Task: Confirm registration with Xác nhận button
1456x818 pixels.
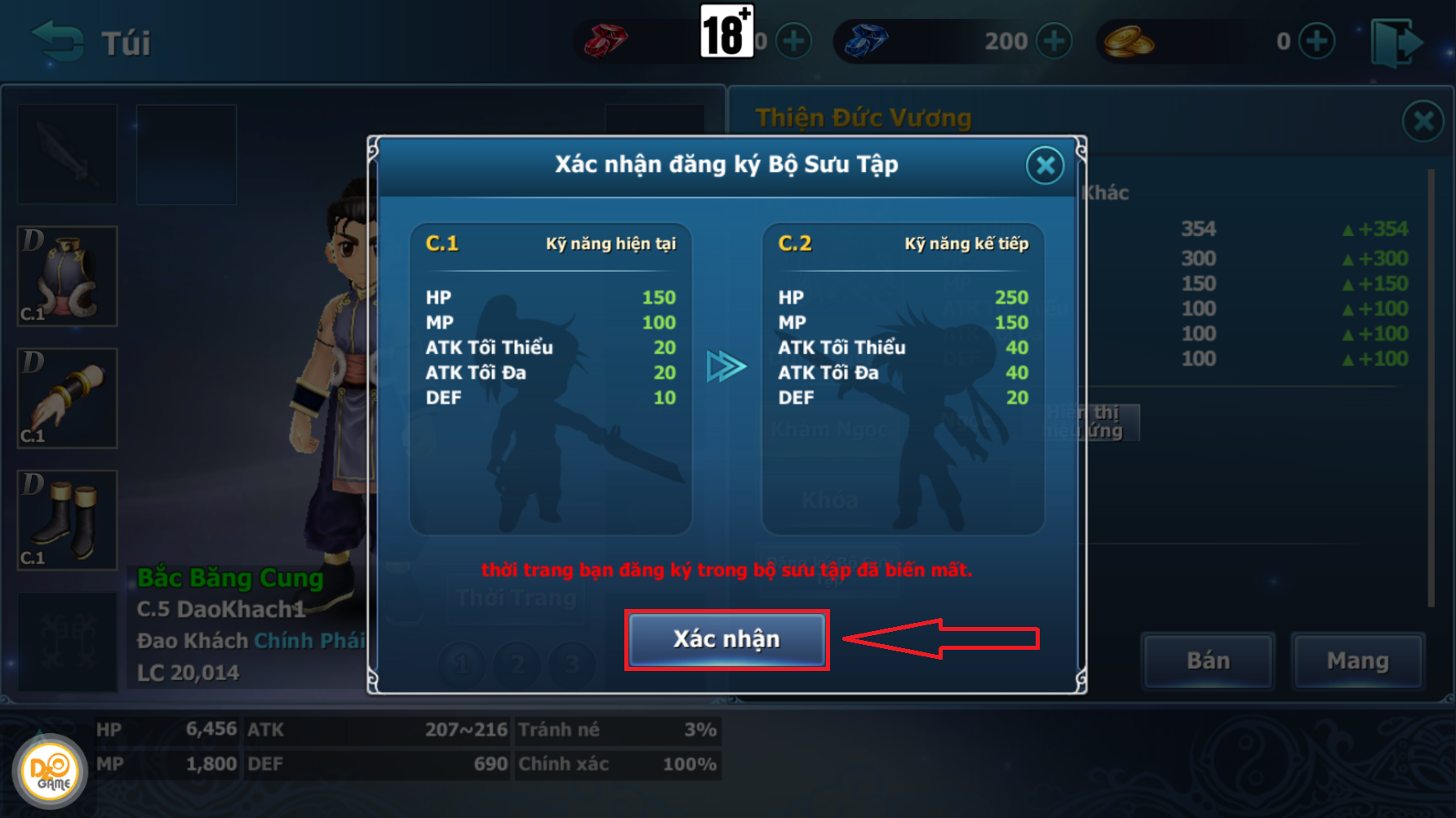Action: [x=726, y=639]
